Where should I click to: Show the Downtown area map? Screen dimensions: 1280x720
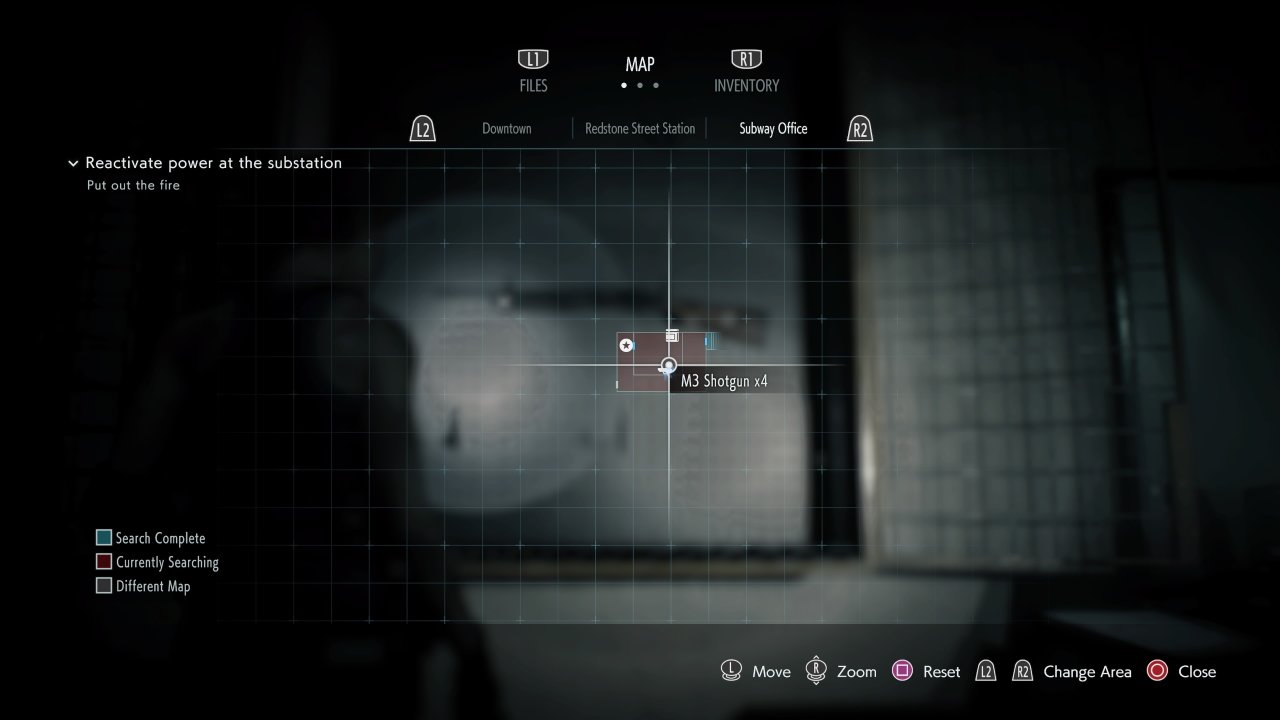pos(506,129)
